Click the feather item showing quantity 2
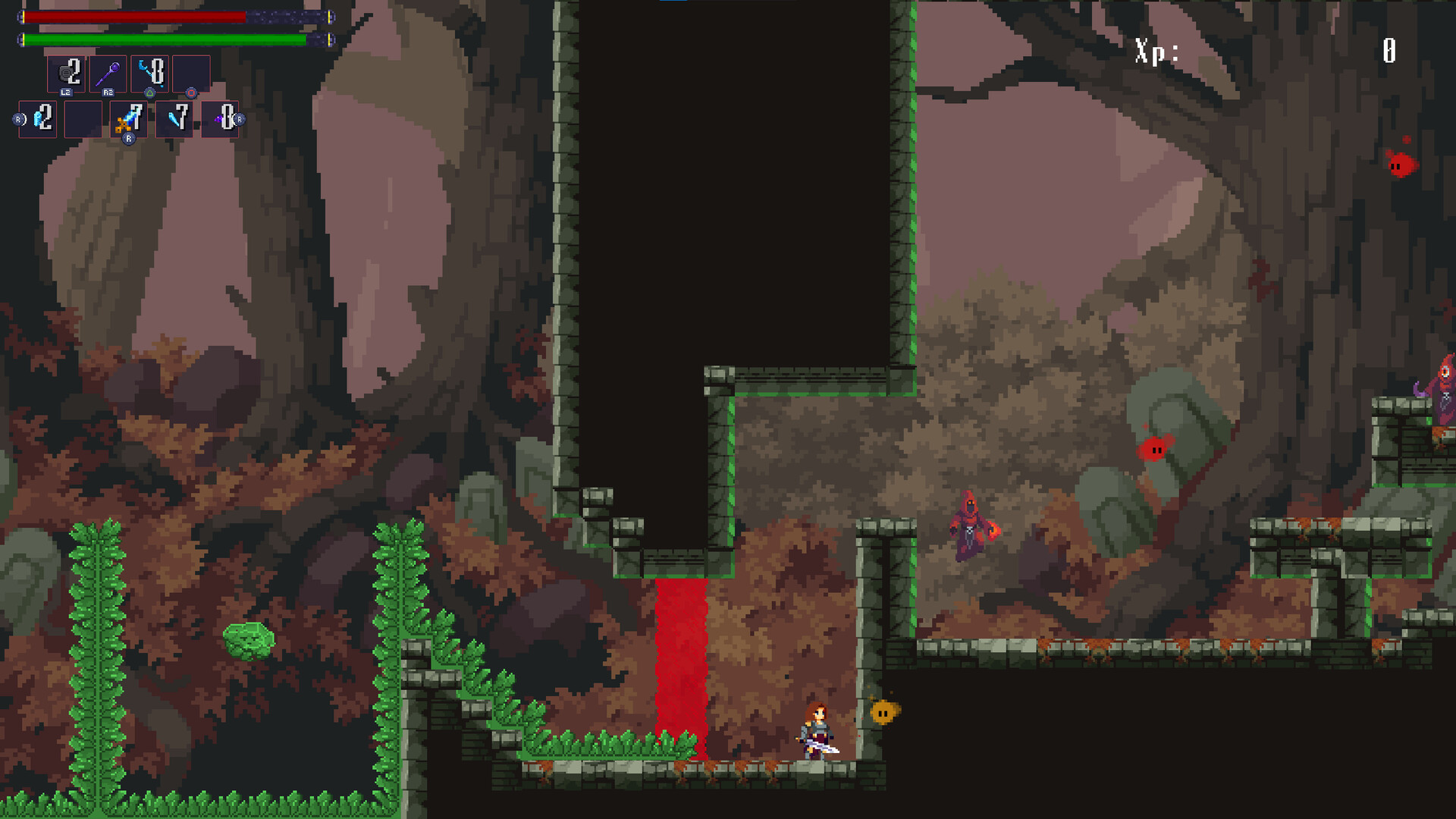The height and width of the screenshot is (819, 1456). pos(38,121)
